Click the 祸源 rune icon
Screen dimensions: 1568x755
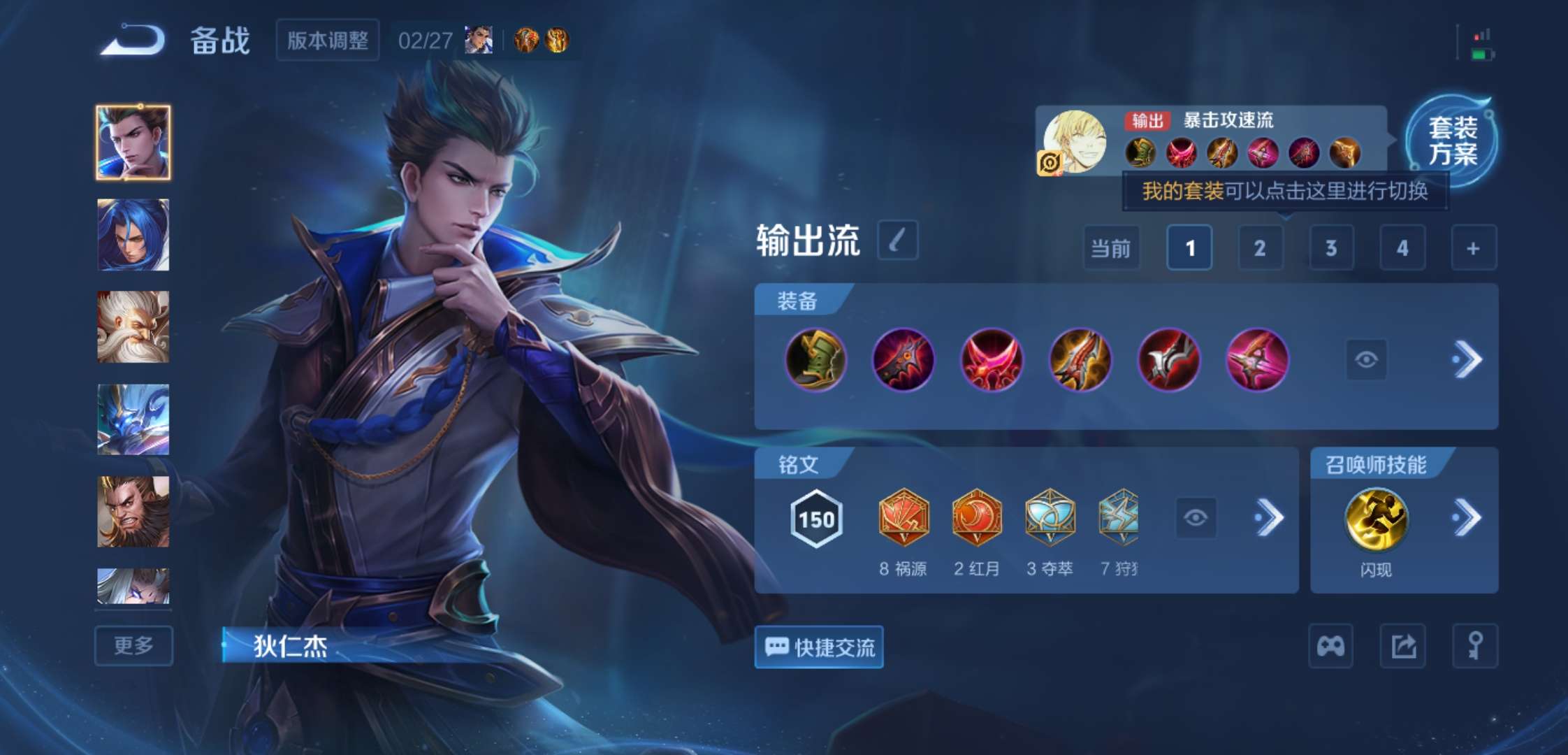coord(904,517)
